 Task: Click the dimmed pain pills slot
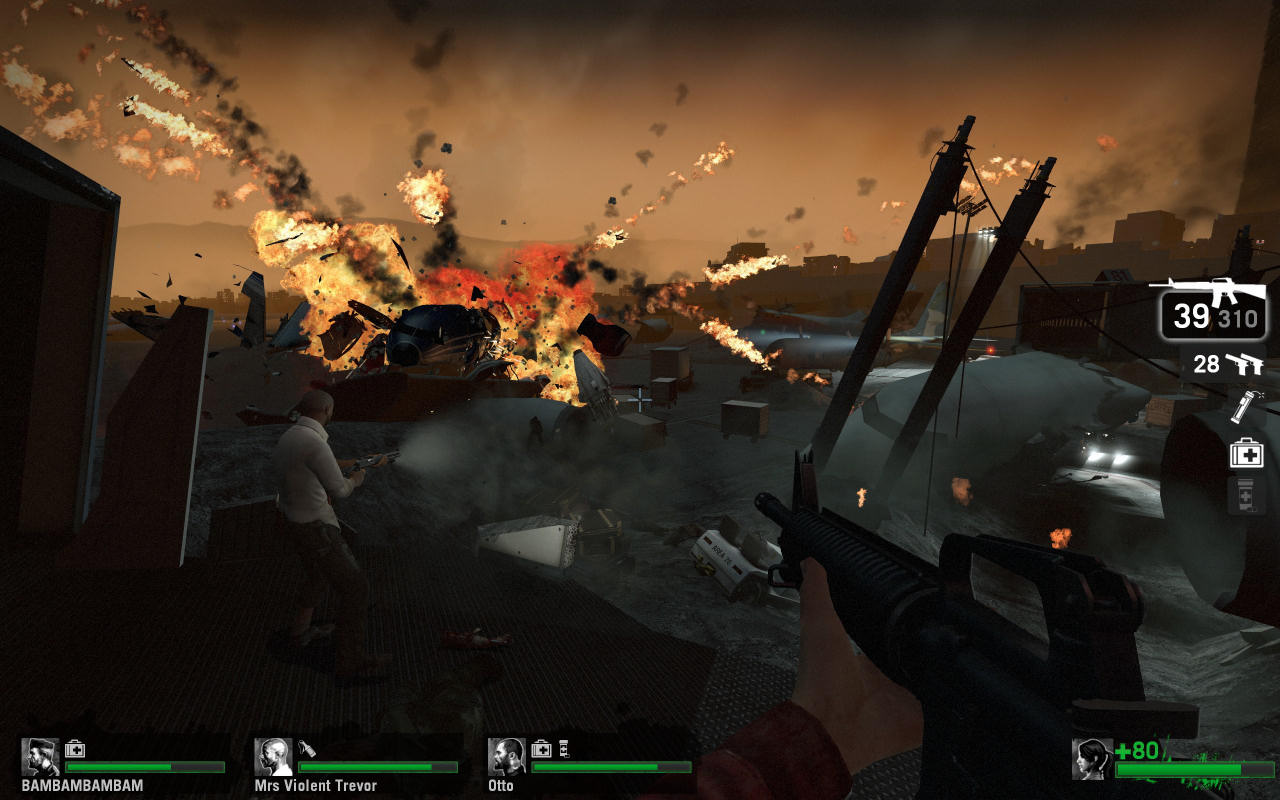(x=1246, y=496)
